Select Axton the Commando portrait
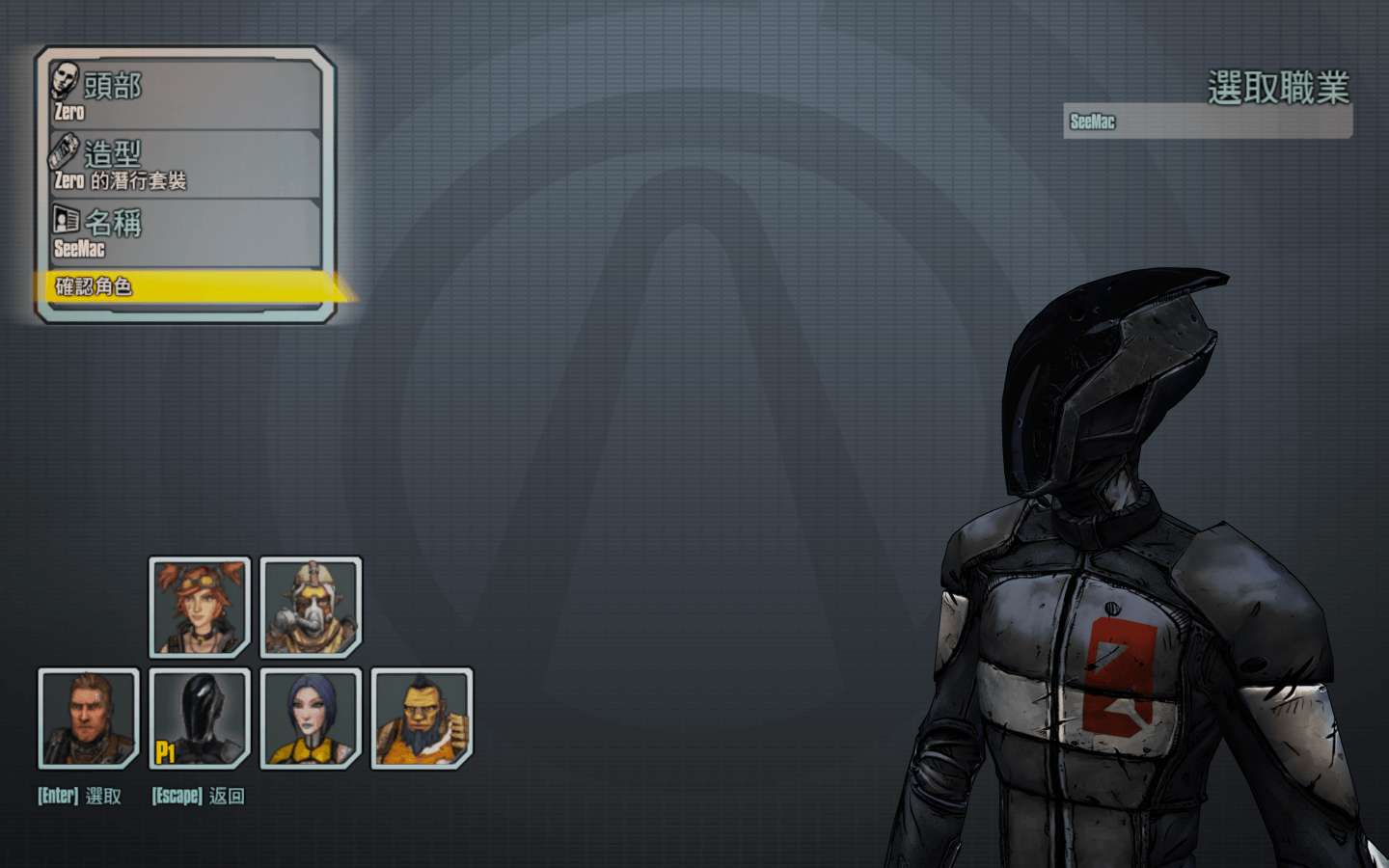 89,719
